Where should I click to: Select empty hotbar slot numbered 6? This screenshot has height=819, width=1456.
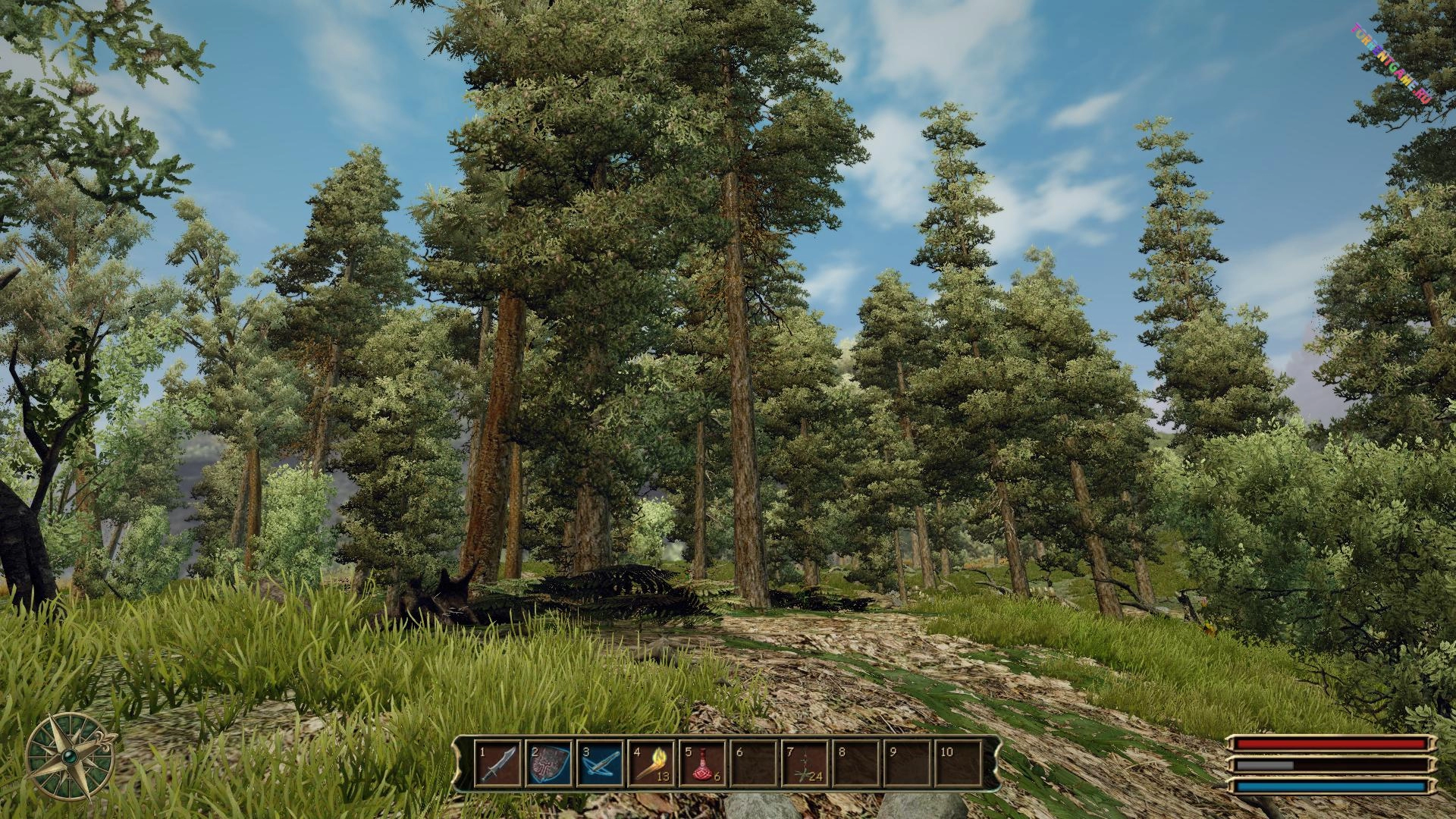pyautogui.click(x=754, y=763)
